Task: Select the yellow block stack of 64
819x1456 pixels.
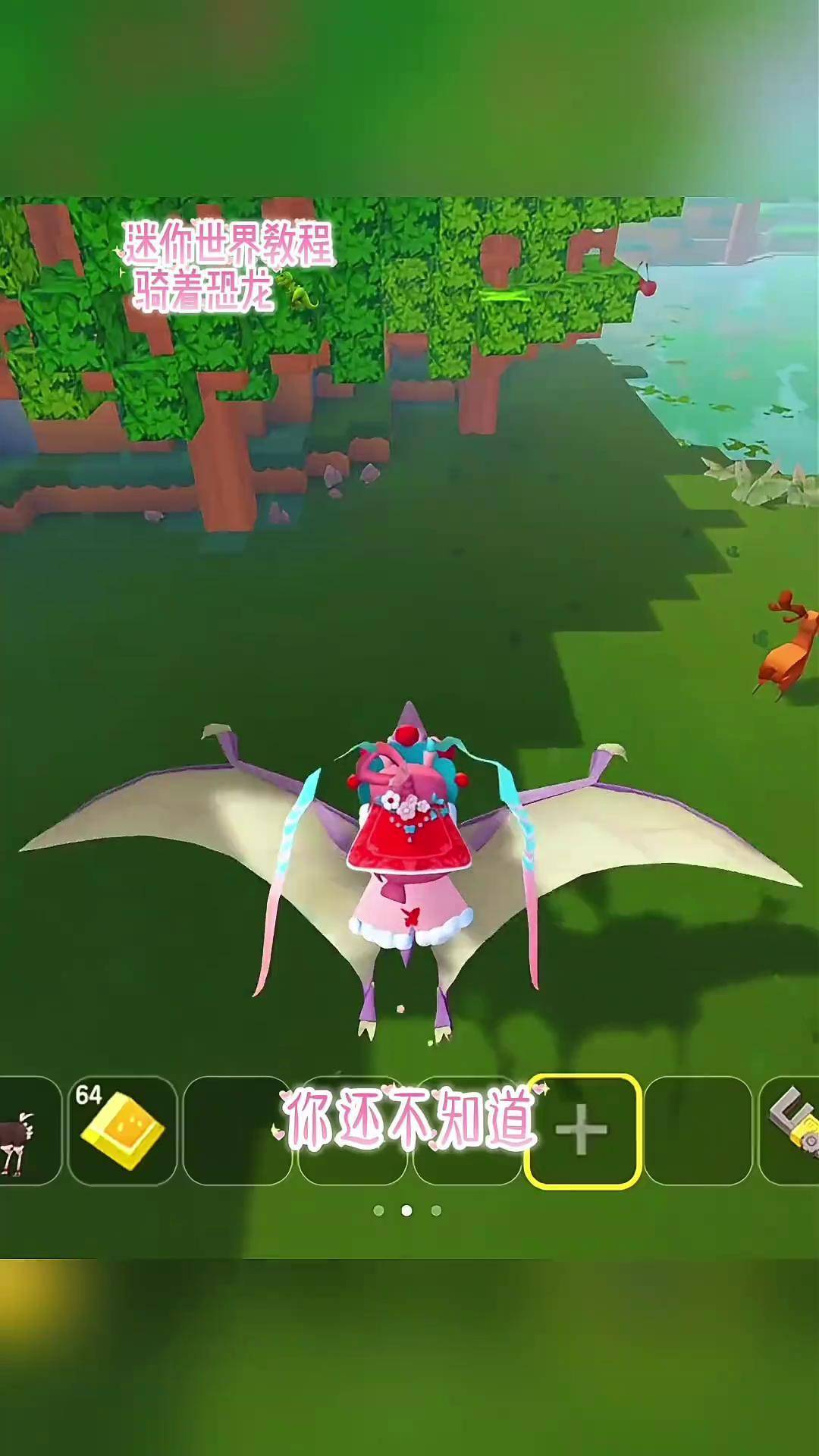Action: (122, 1131)
